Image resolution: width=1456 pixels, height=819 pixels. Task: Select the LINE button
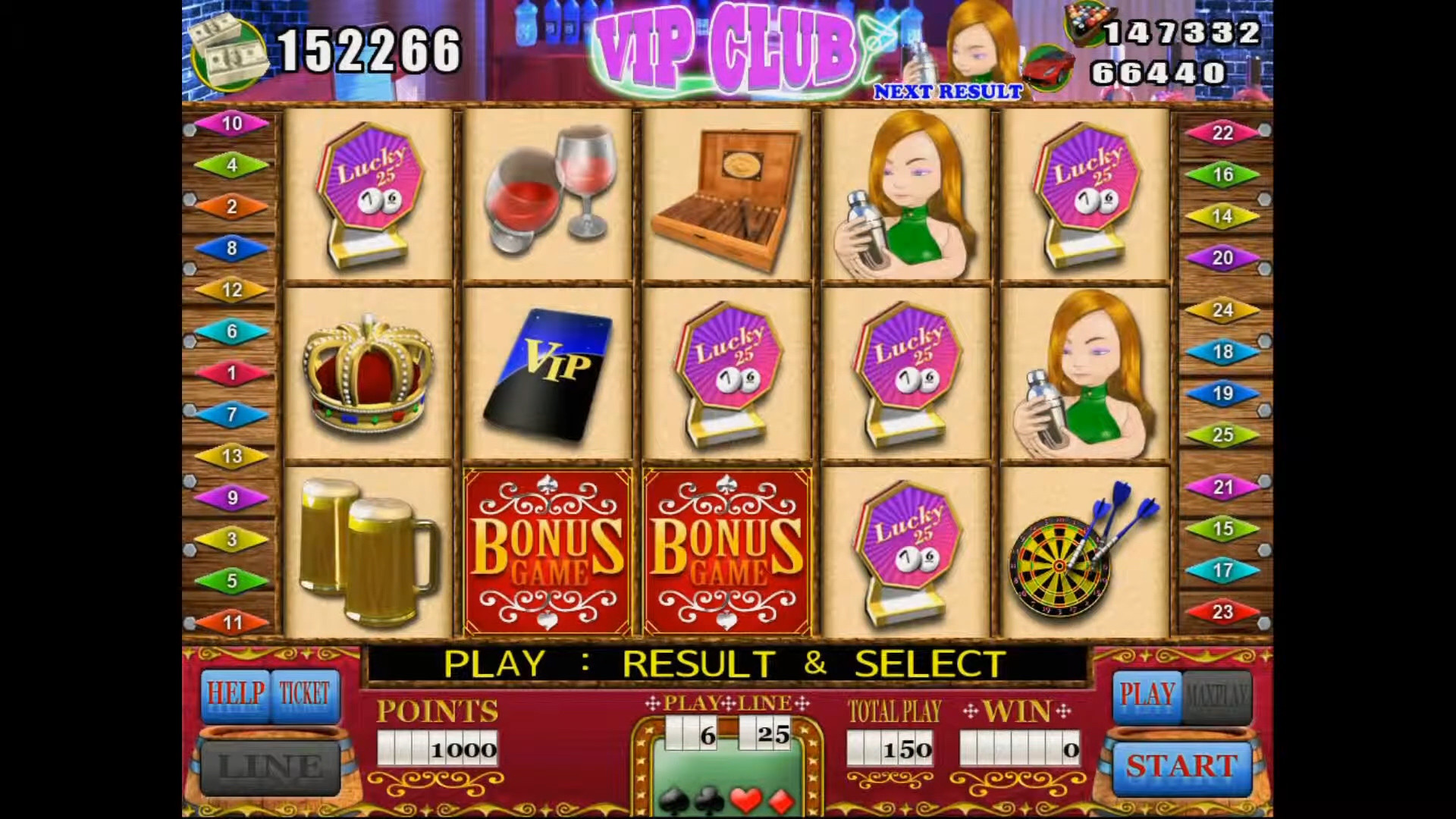(270, 767)
